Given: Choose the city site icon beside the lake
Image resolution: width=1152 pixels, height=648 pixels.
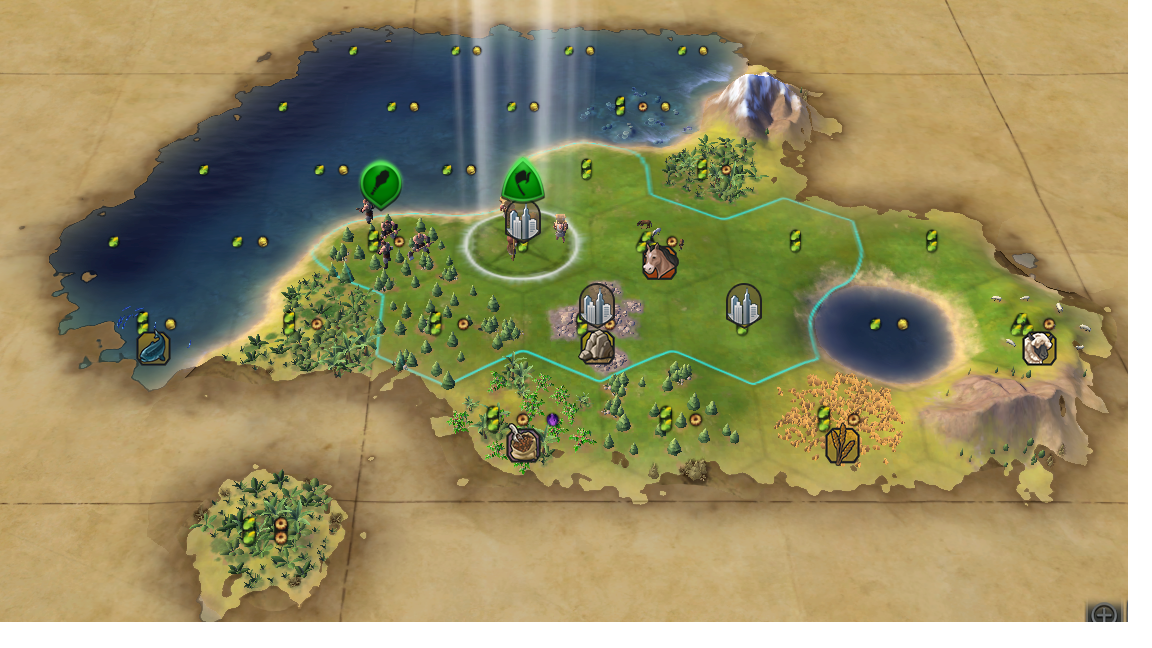Looking at the screenshot, I should pos(744,304).
